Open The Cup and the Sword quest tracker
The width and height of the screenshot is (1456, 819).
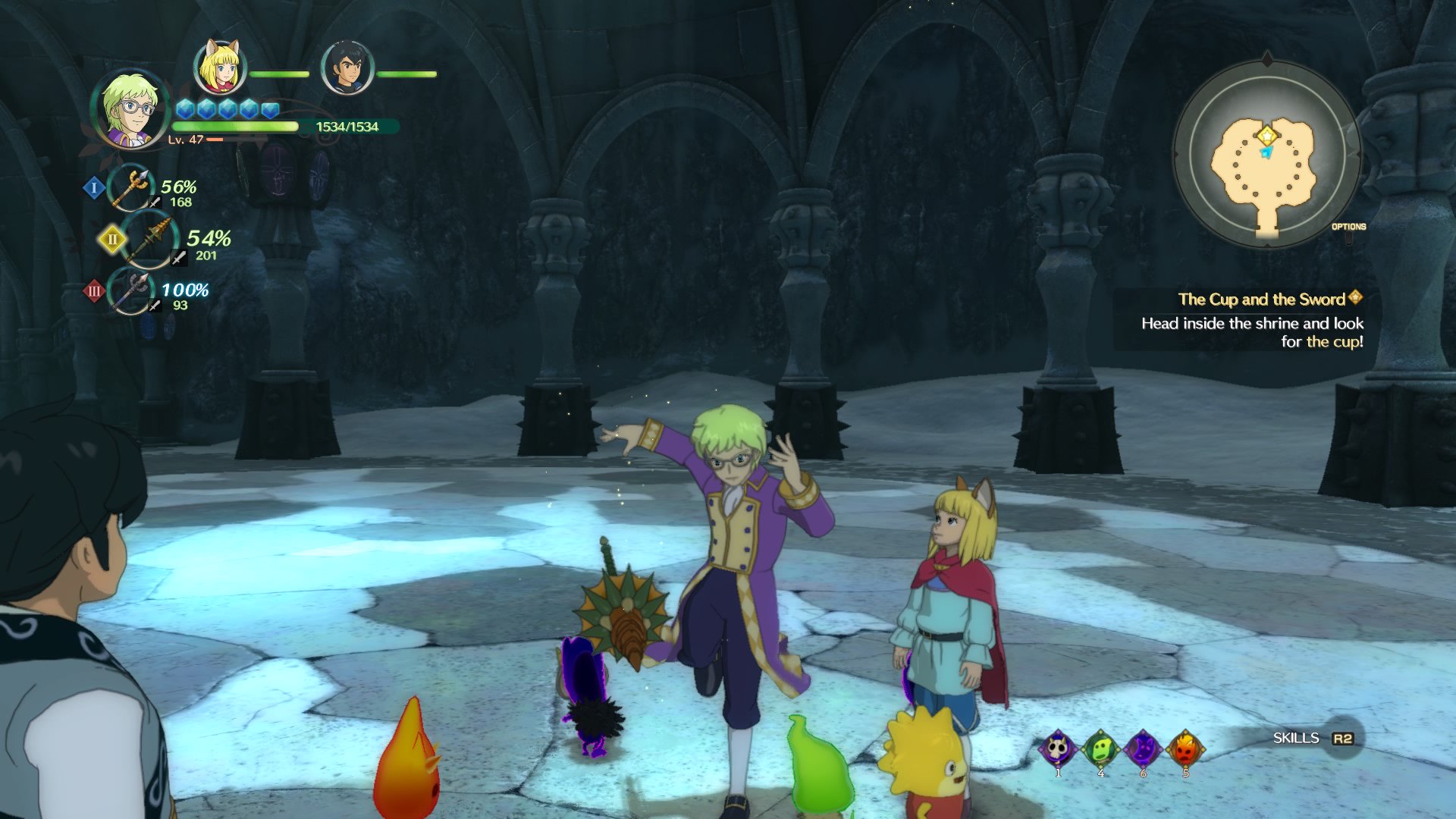click(x=1261, y=300)
